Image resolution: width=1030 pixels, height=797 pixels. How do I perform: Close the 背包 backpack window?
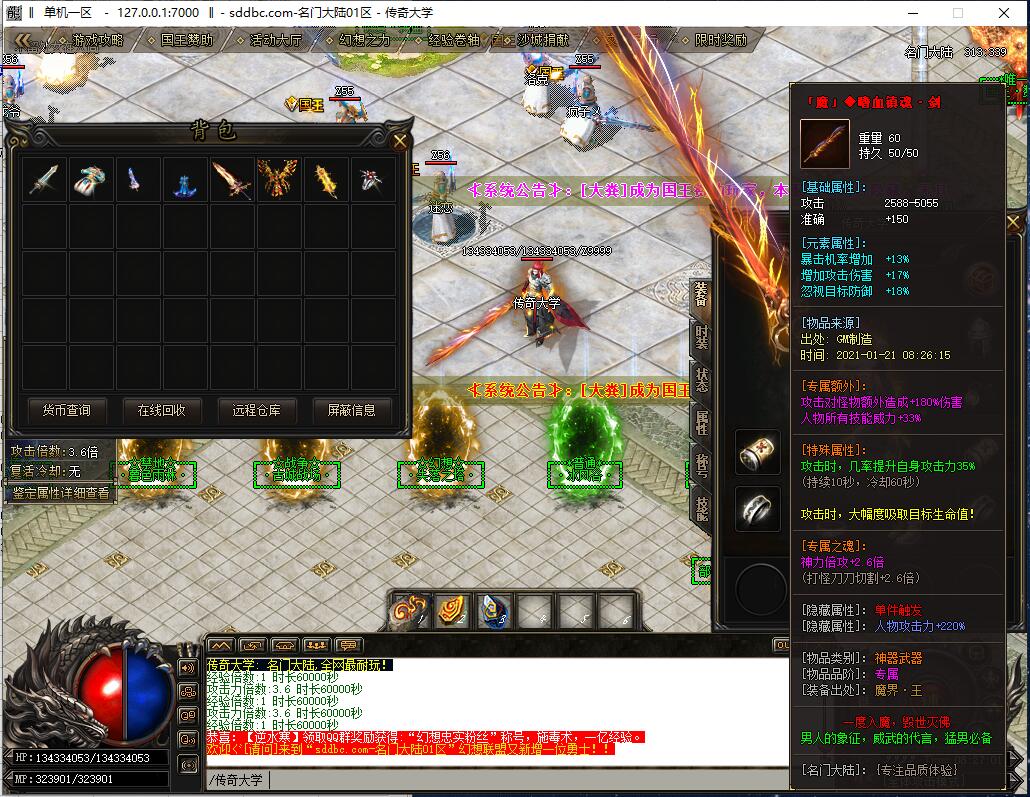[400, 141]
